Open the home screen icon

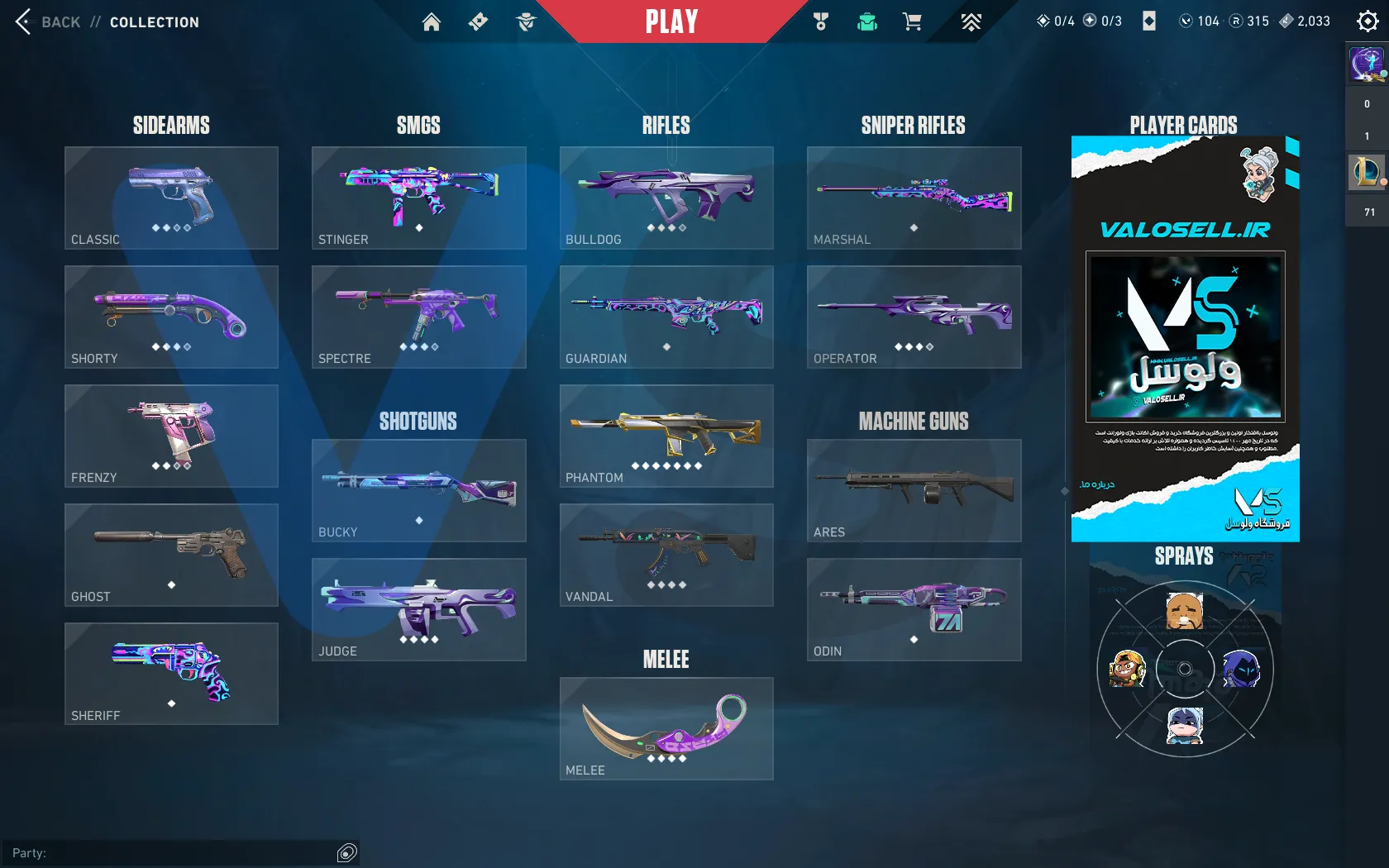click(431, 22)
